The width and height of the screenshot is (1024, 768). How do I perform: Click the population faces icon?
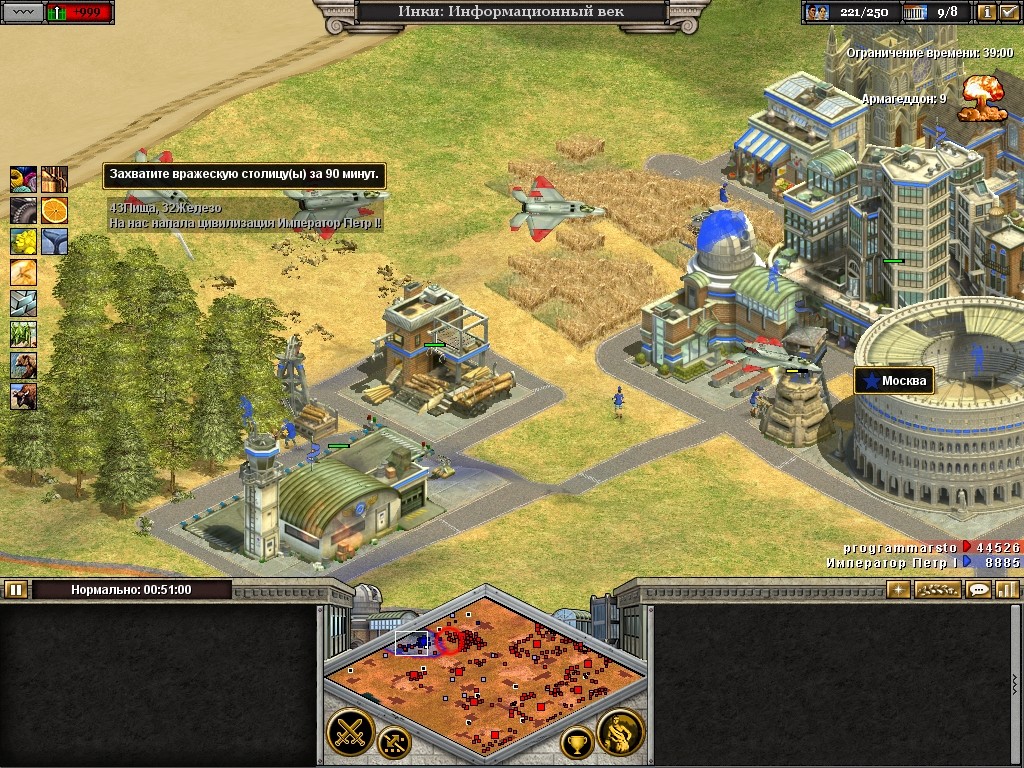pyautogui.click(x=817, y=12)
